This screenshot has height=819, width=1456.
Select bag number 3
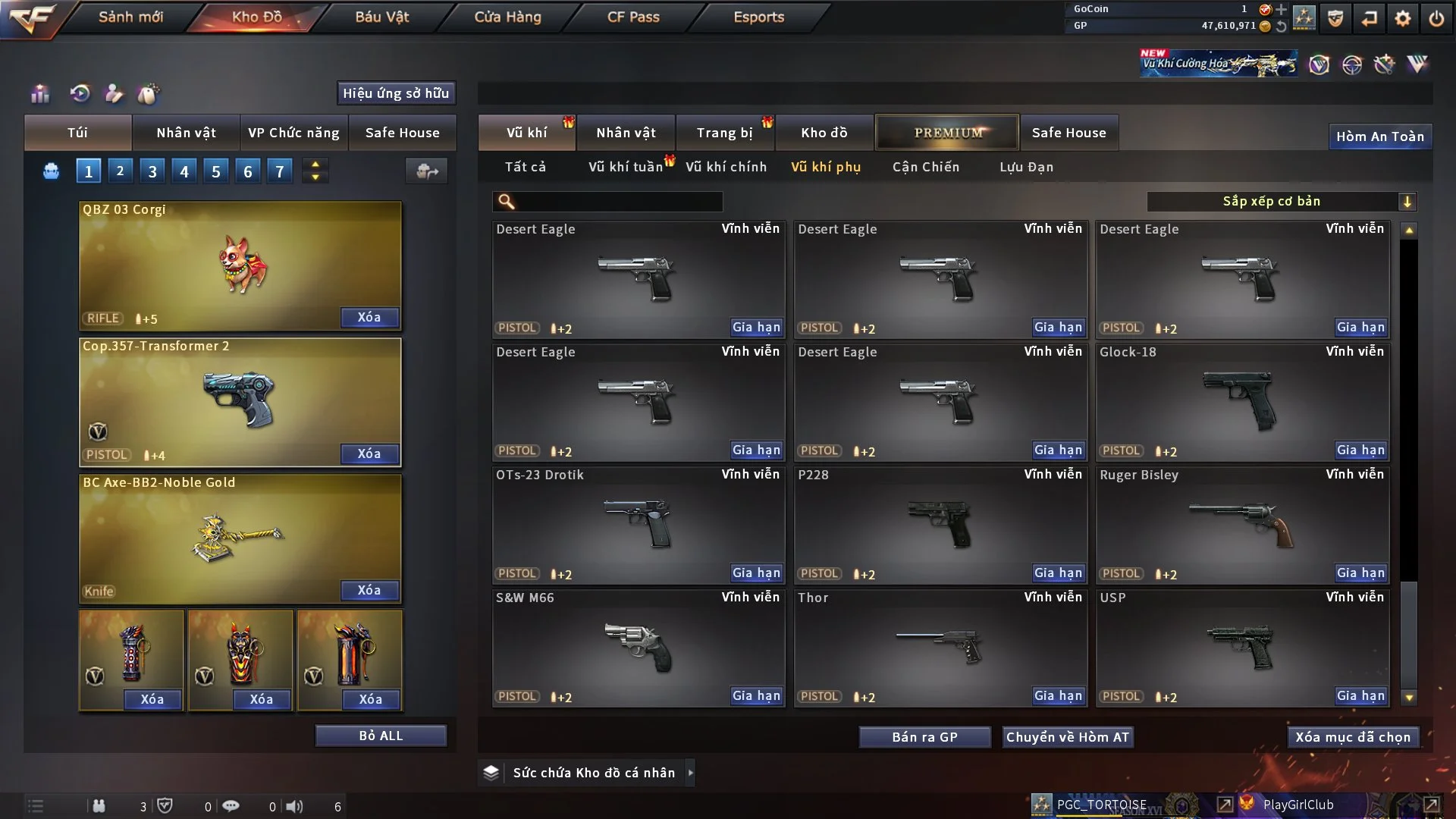tap(152, 171)
